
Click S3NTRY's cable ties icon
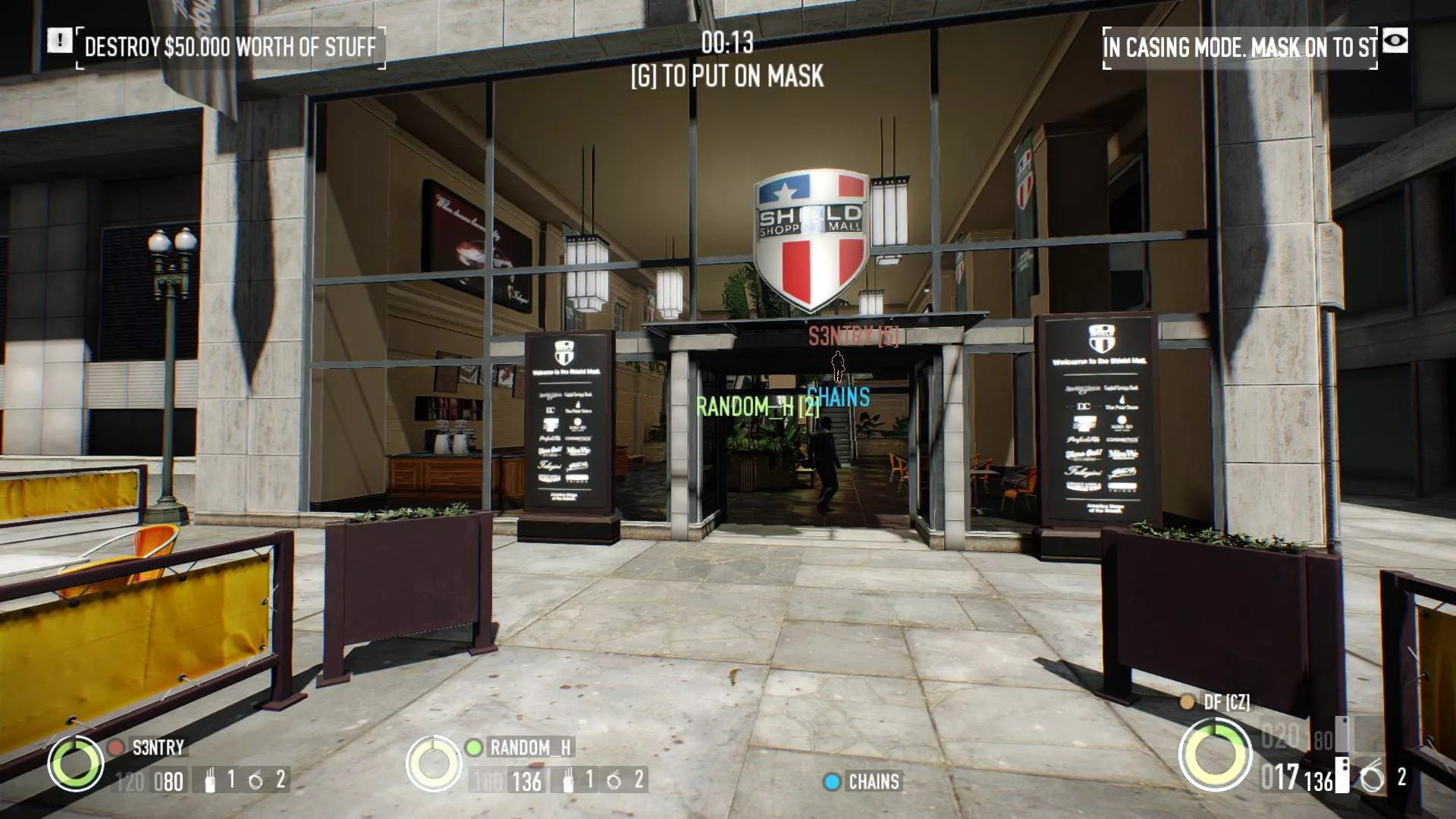point(210,780)
